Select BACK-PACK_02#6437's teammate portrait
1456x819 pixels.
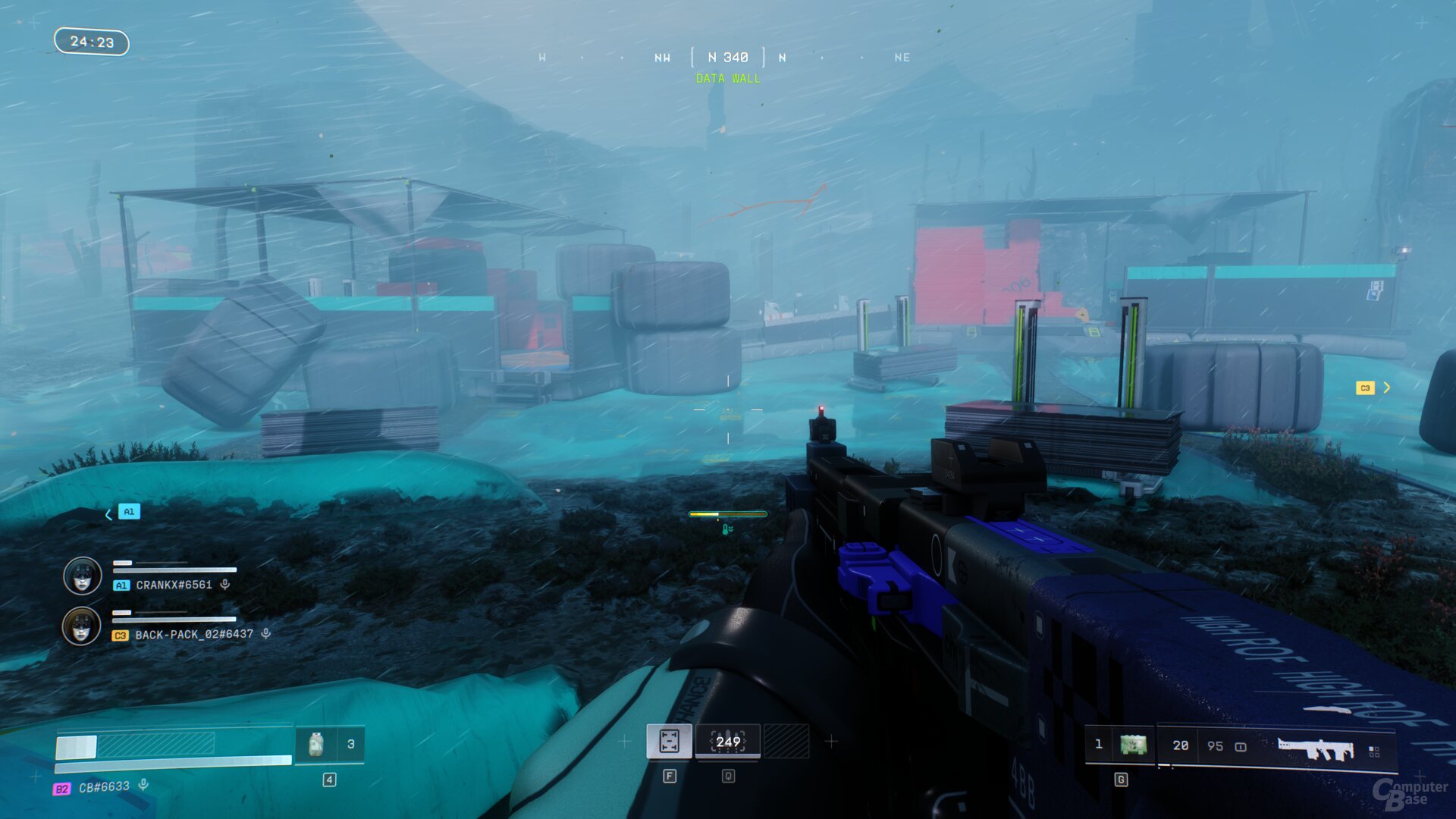[81, 626]
